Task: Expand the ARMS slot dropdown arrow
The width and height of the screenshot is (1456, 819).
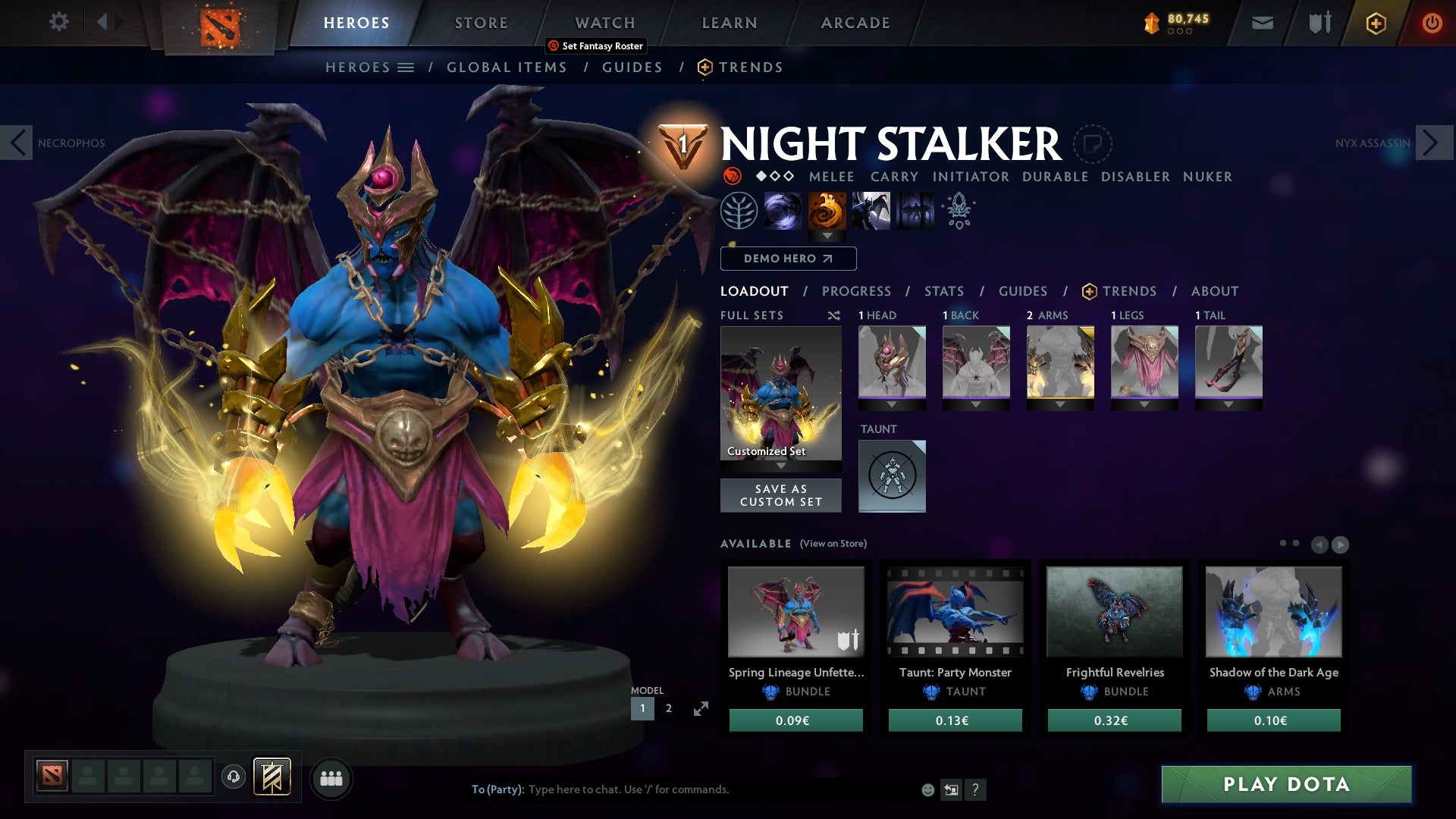Action: point(1060,404)
